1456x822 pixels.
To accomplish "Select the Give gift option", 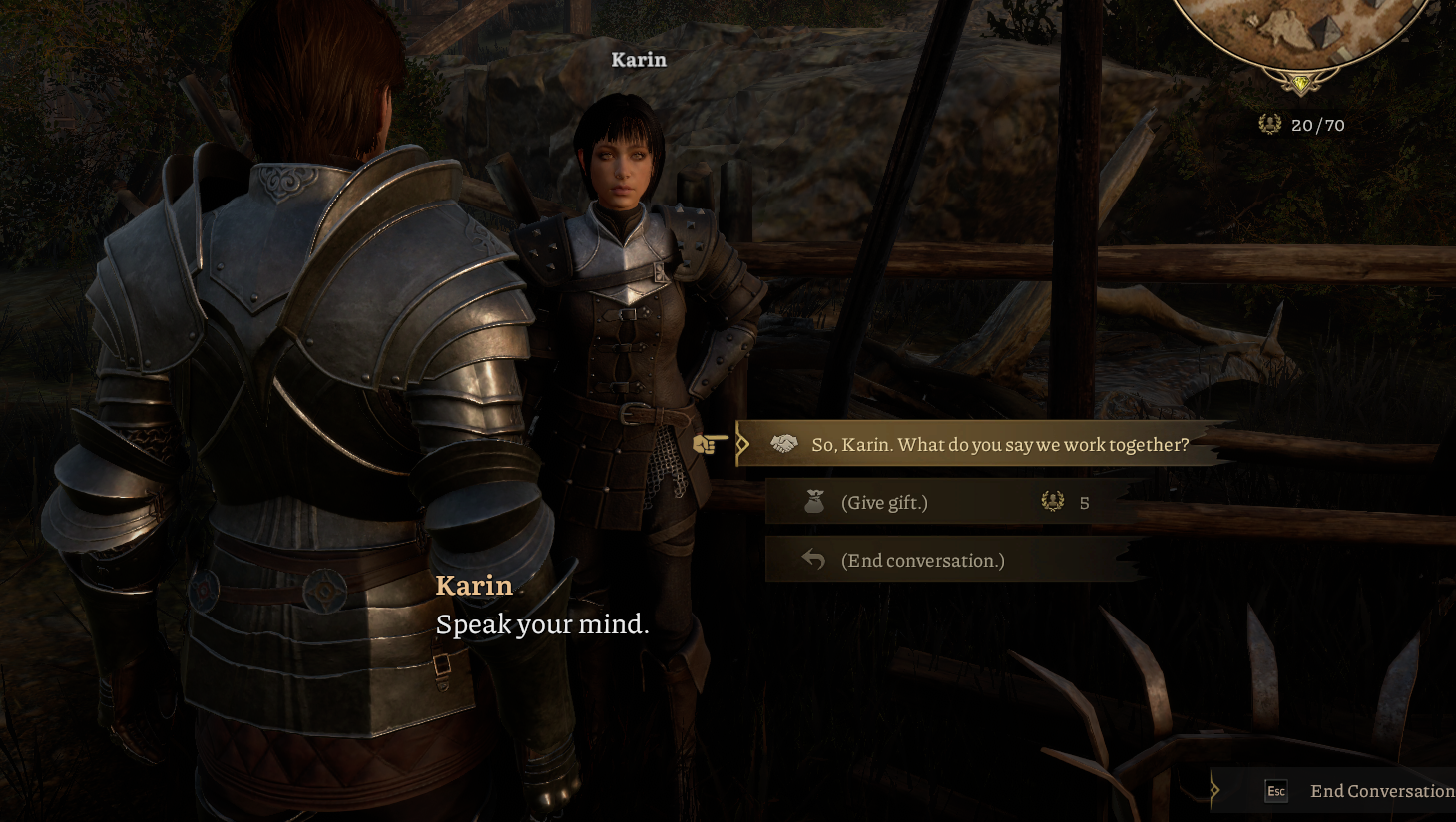I will click(x=884, y=503).
